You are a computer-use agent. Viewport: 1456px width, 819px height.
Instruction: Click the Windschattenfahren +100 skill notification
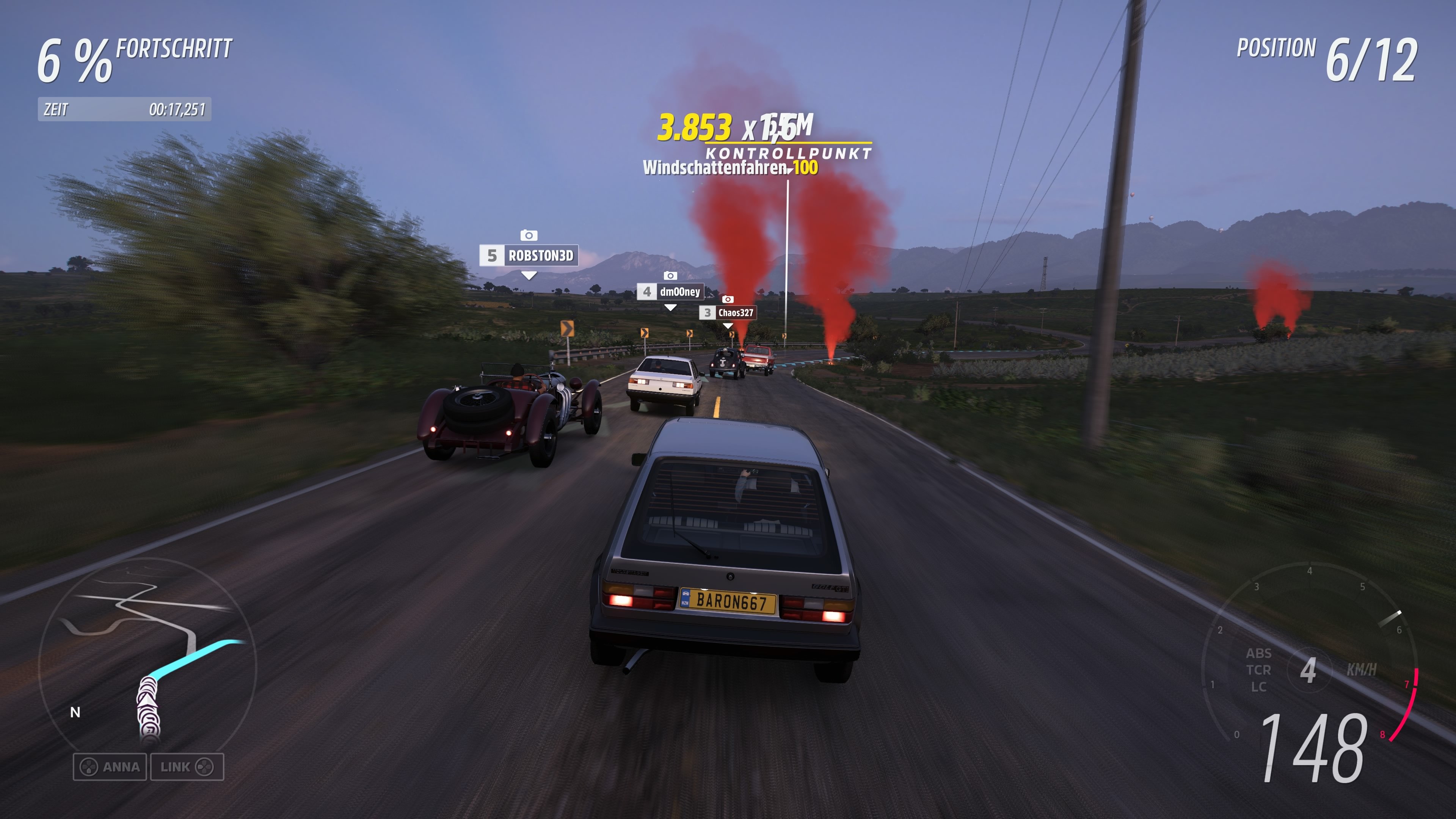(729, 169)
